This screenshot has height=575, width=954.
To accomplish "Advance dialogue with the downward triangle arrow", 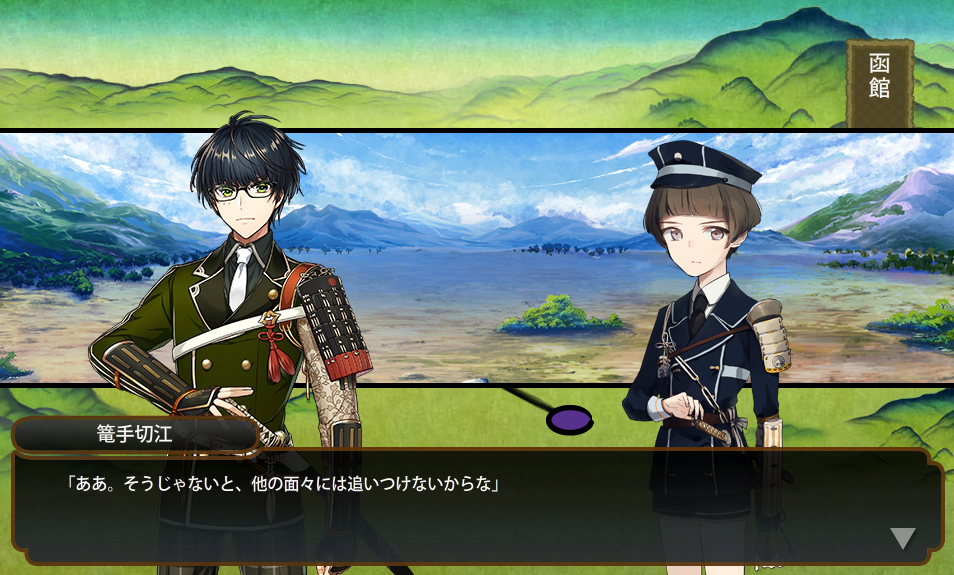I will tap(902, 538).
